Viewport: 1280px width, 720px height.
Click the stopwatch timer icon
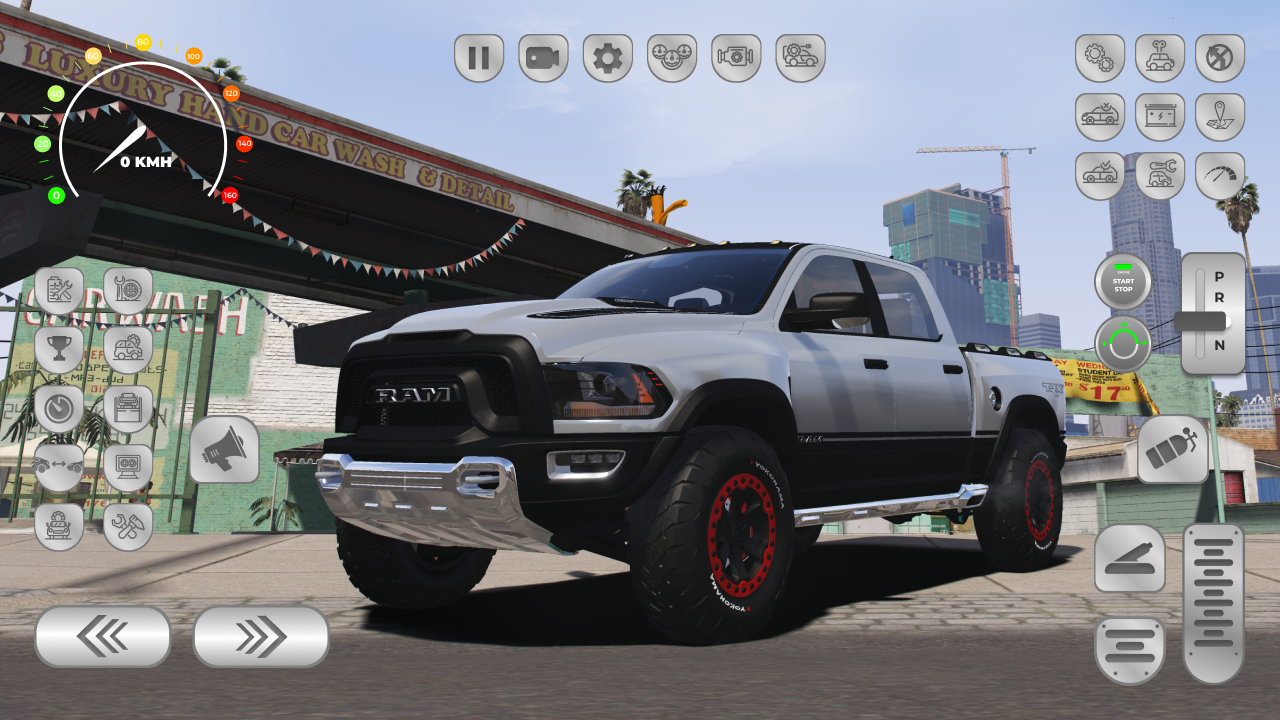pyautogui.click(x=59, y=409)
